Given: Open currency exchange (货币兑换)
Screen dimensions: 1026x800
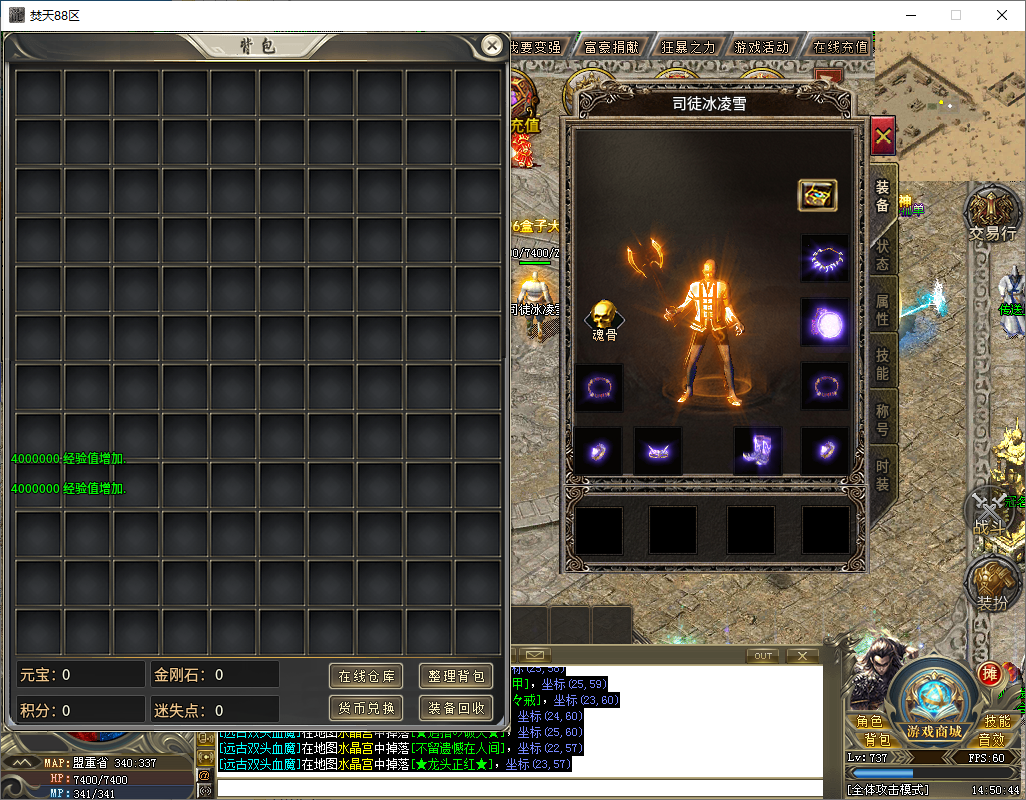Looking at the screenshot, I should pyautogui.click(x=366, y=708).
